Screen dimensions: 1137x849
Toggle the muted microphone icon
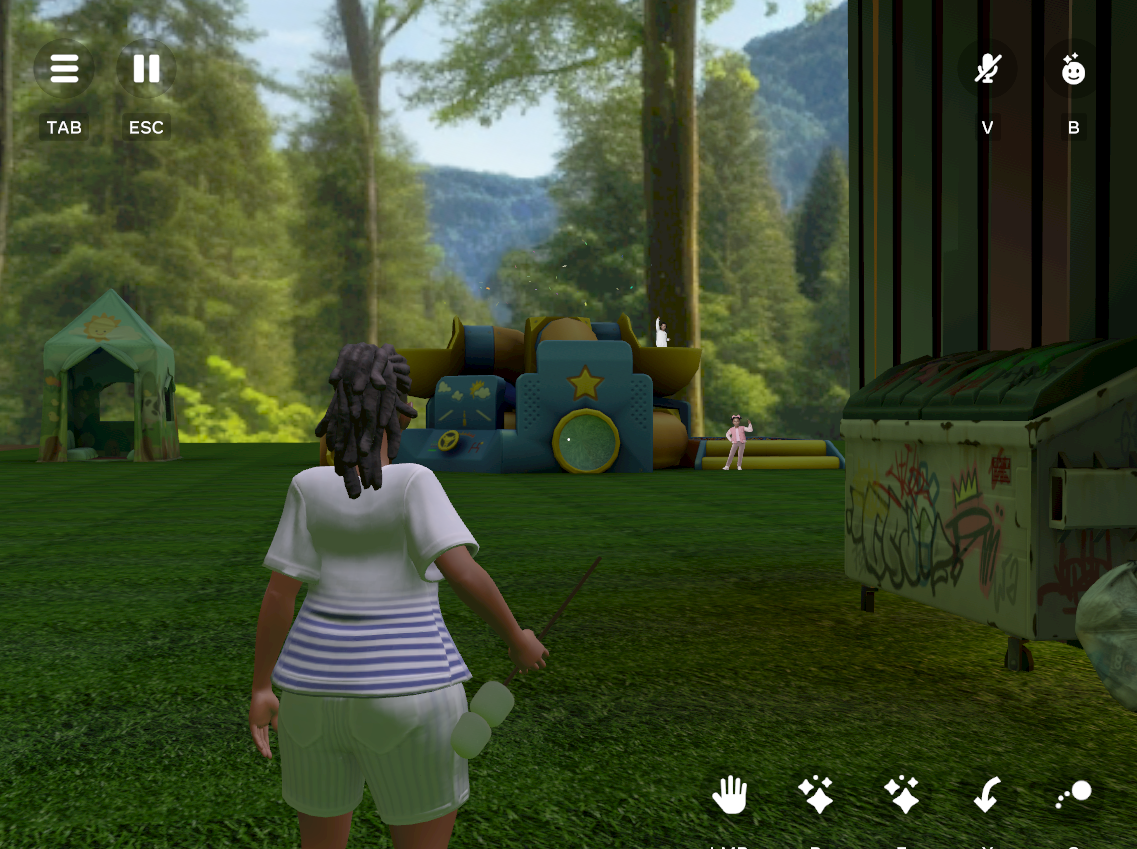[x=988, y=69]
